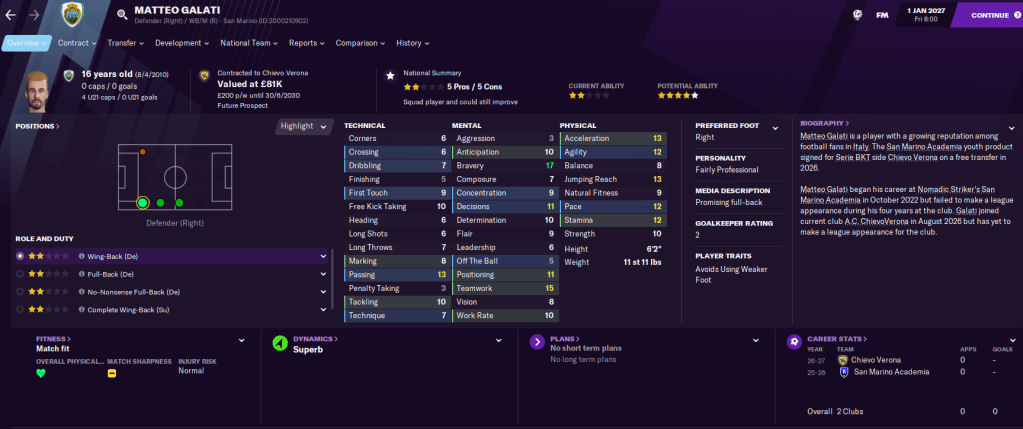Open the Highlight dropdown

click(x=304, y=126)
